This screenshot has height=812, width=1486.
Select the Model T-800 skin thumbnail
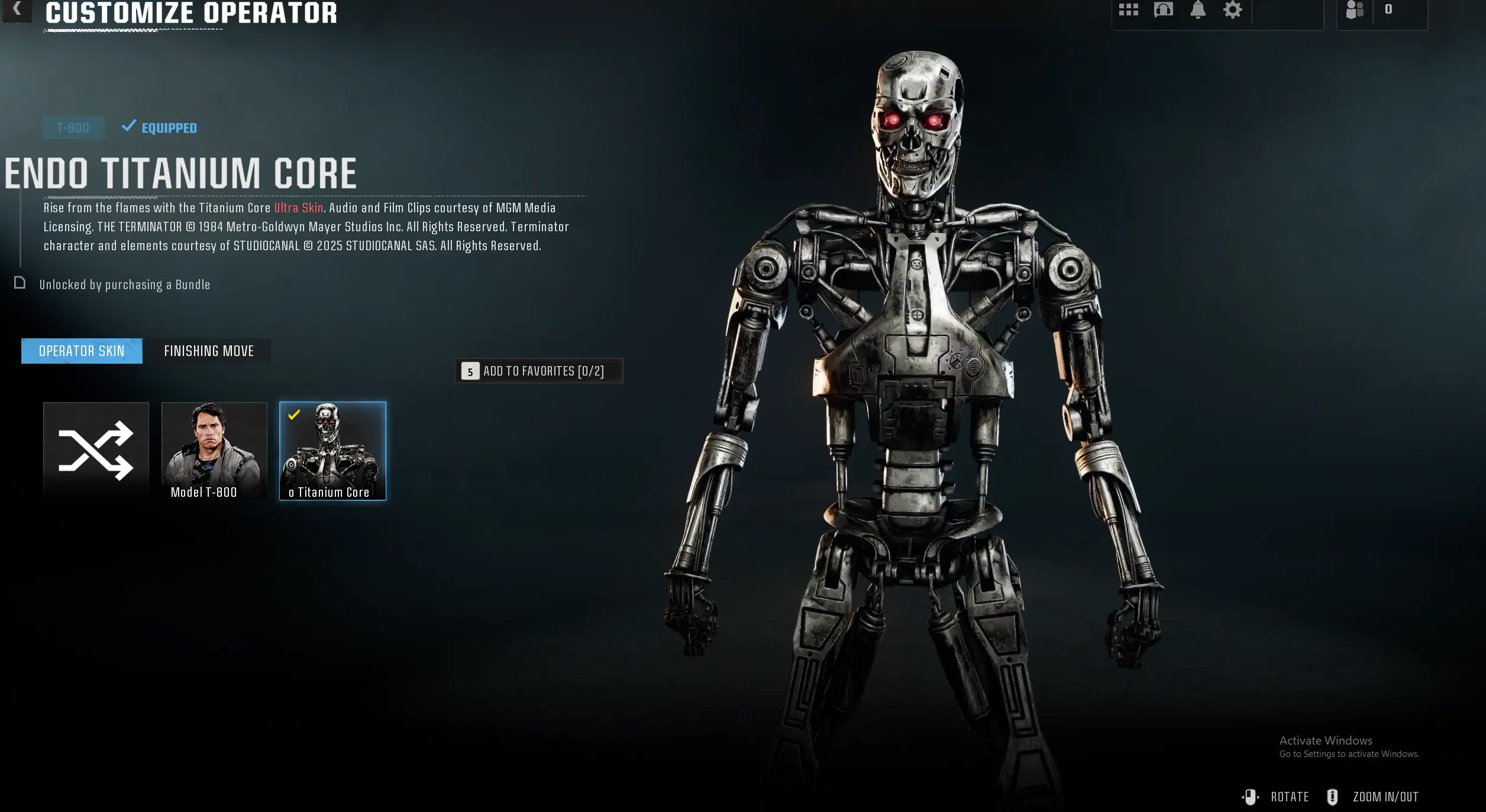tap(215, 452)
